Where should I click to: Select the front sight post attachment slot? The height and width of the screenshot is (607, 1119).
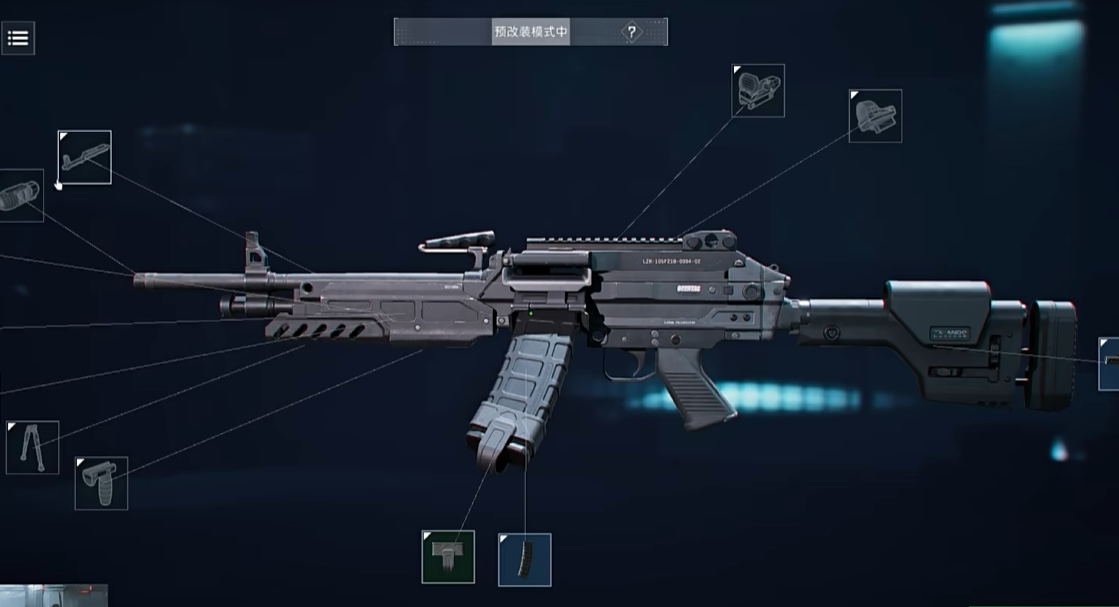pos(85,157)
